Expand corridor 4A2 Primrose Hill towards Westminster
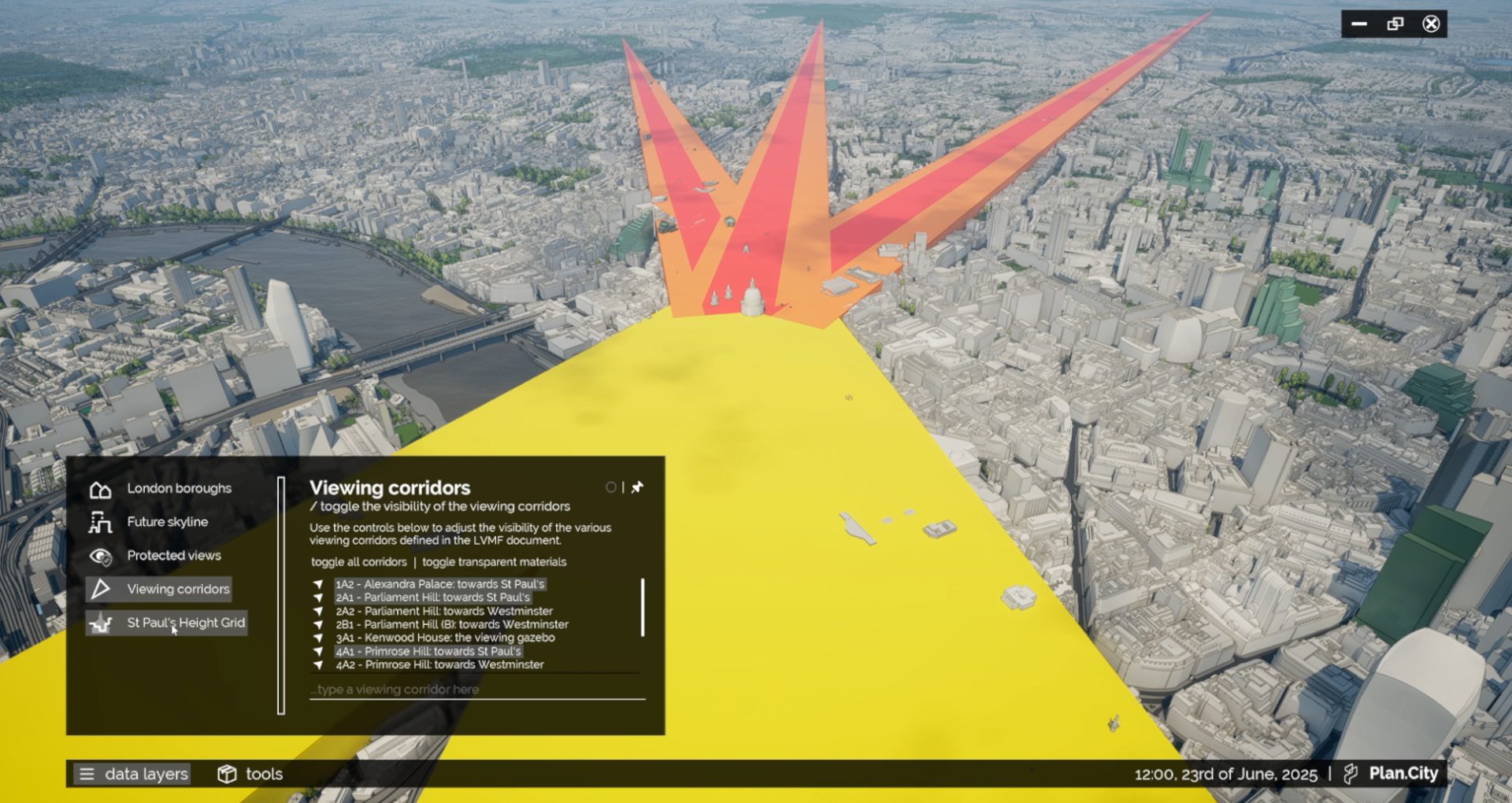Screen dimensions: 1512x803 pyautogui.click(x=319, y=664)
